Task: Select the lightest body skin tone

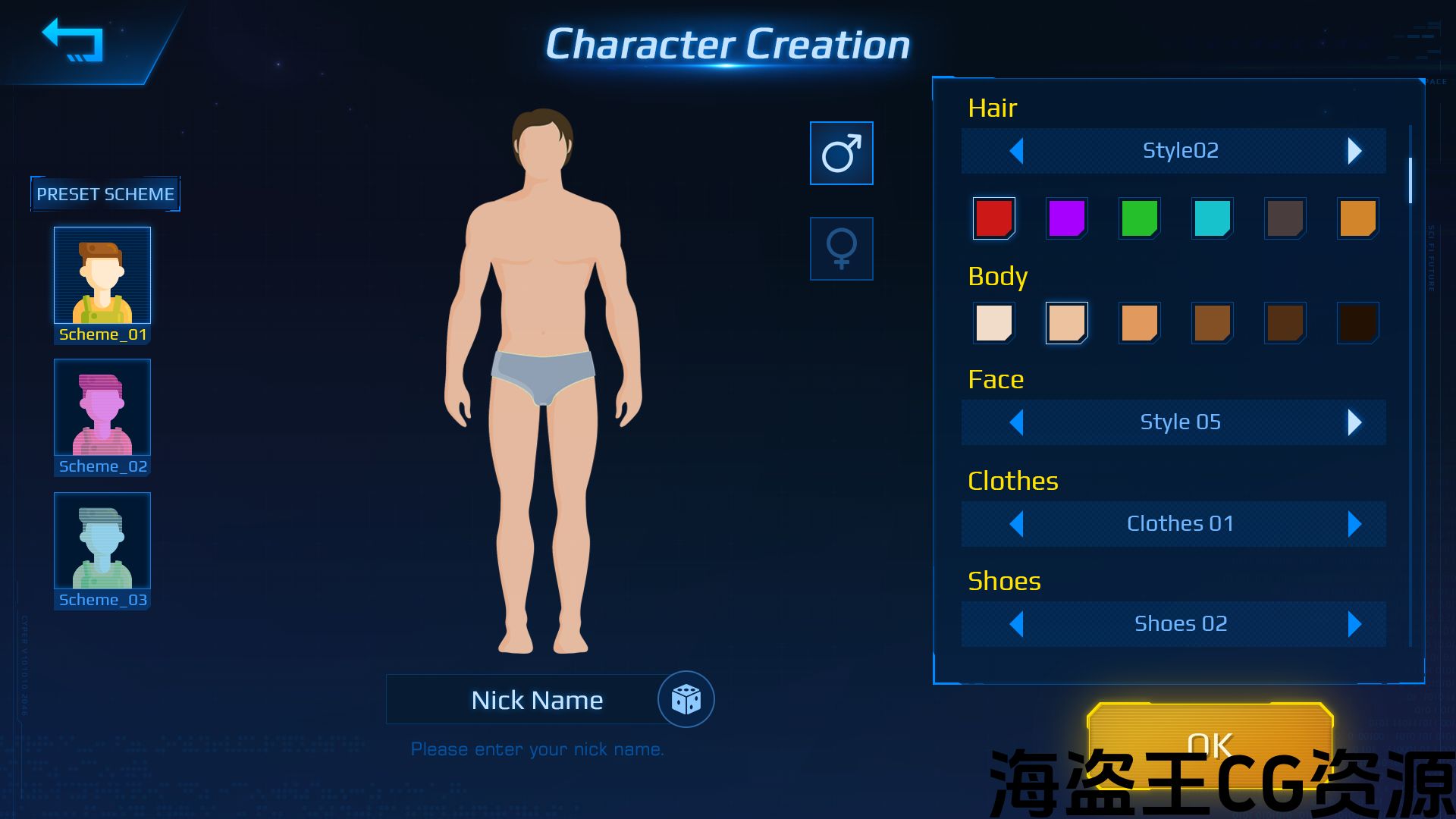Action: (993, 323)
